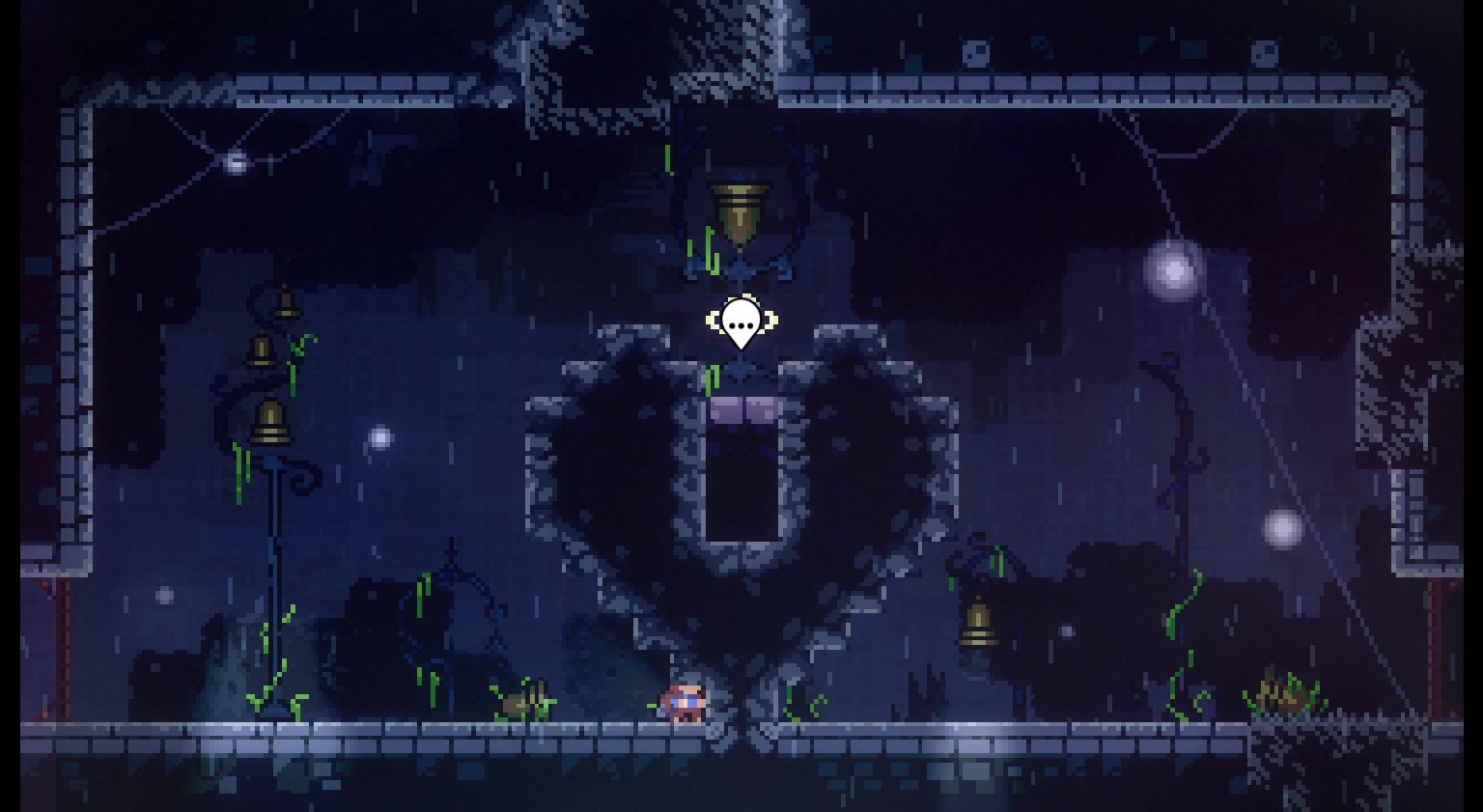The image size is (1483, 812).
Task: Click the speech bubble talk prompt
Action: (x=741, y=322)
